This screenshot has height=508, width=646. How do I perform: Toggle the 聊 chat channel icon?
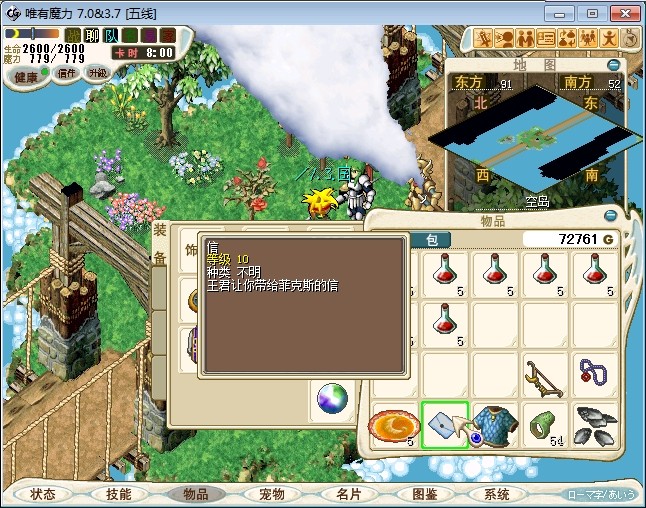point(90,35)
